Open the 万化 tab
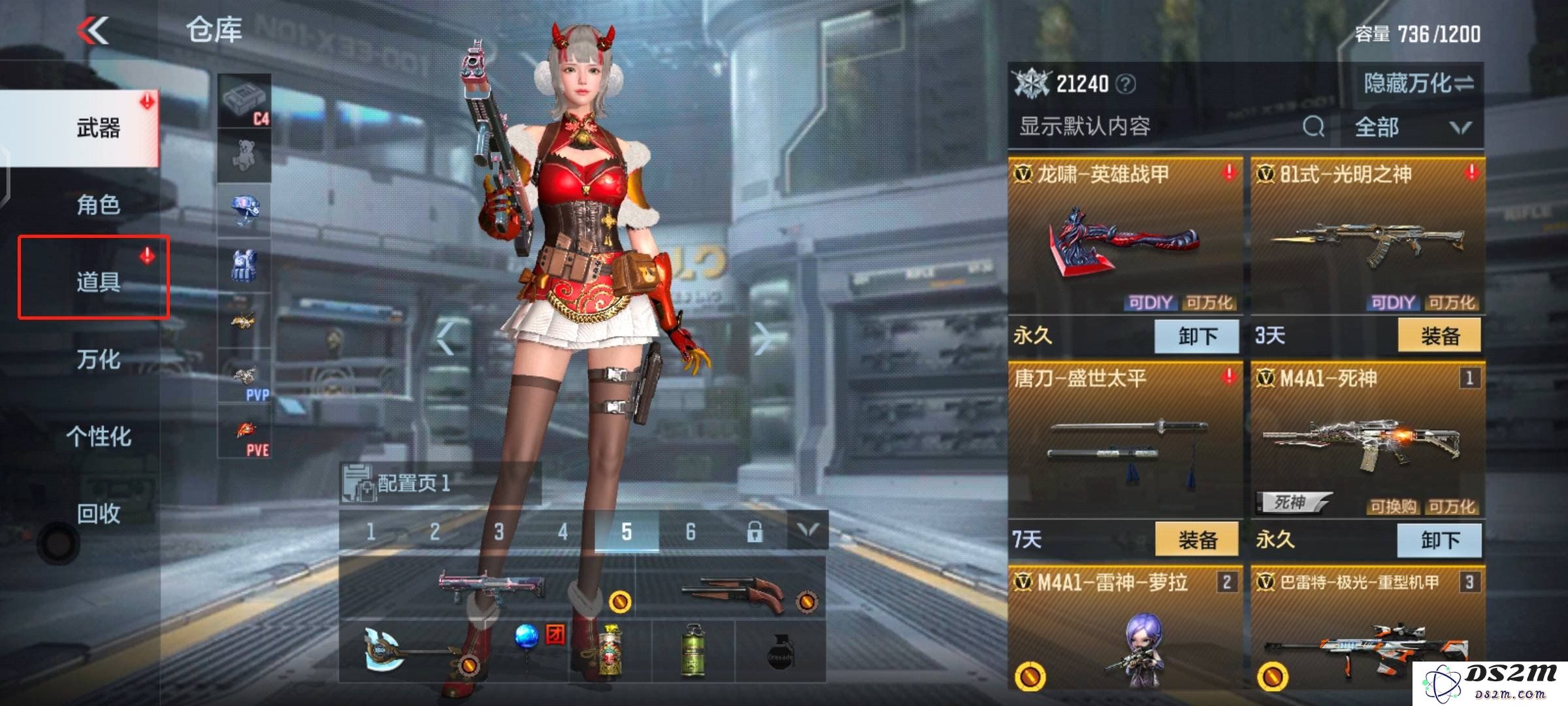 (98, 359)
